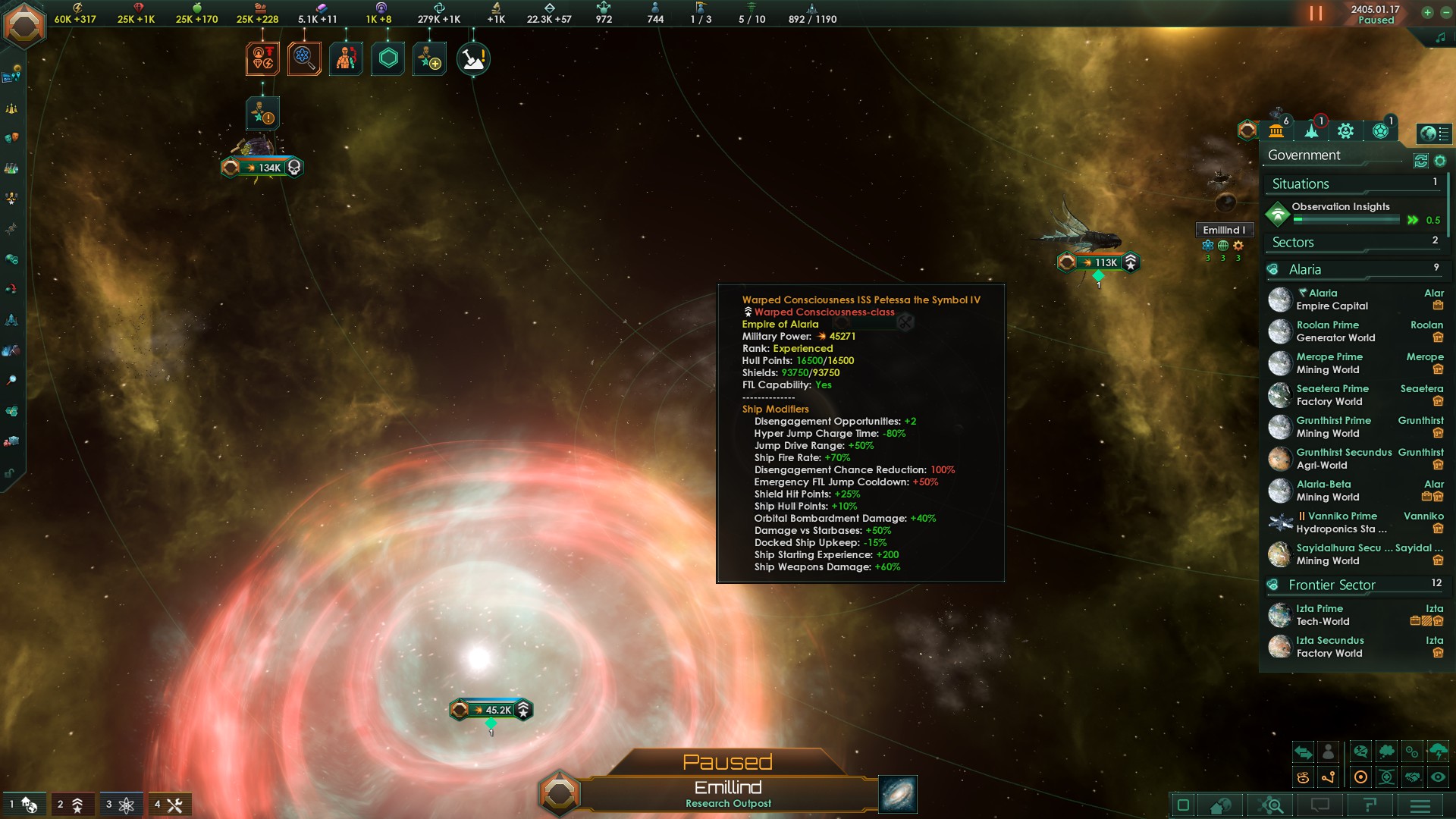Image resolution: width=1456 pixels, height=819 pixels.
Task: Open the fleets outliner tab
Action: (x=1312, y=131)
